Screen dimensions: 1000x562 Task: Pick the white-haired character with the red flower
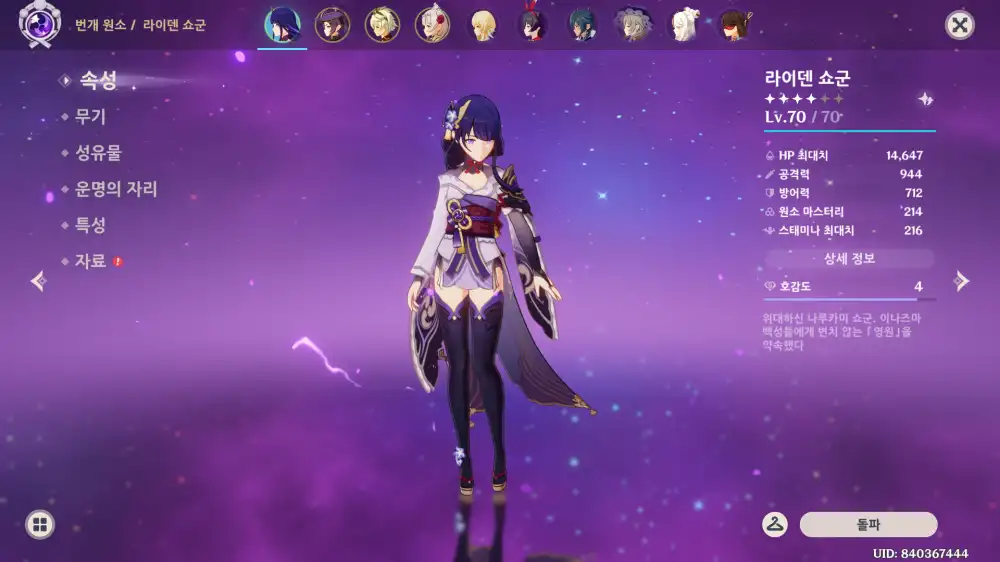coord(432,25)
